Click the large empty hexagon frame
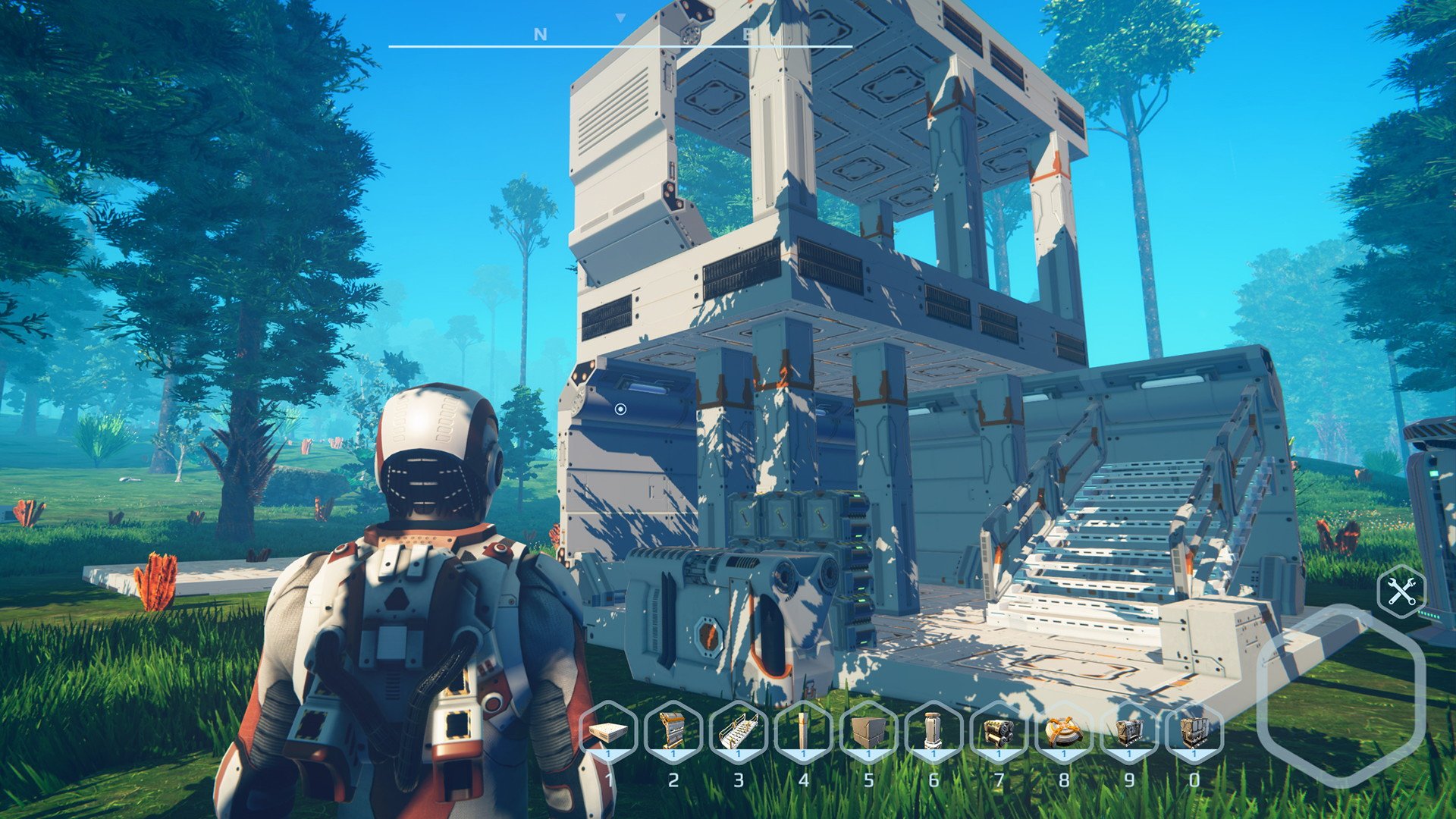This screenshot has height=819, width=1456. point(1341,695)
